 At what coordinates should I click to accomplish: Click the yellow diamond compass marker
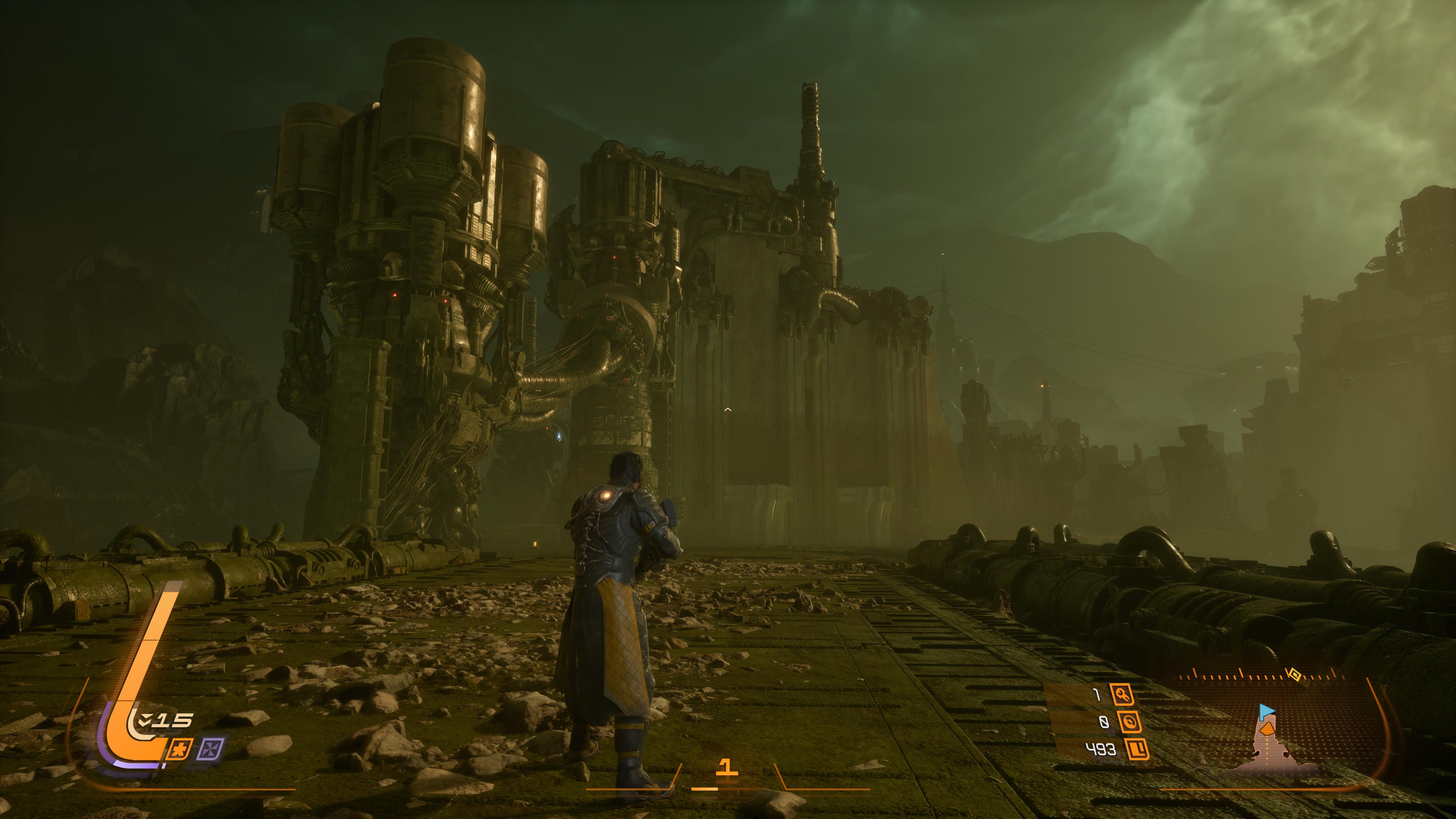1294,674
